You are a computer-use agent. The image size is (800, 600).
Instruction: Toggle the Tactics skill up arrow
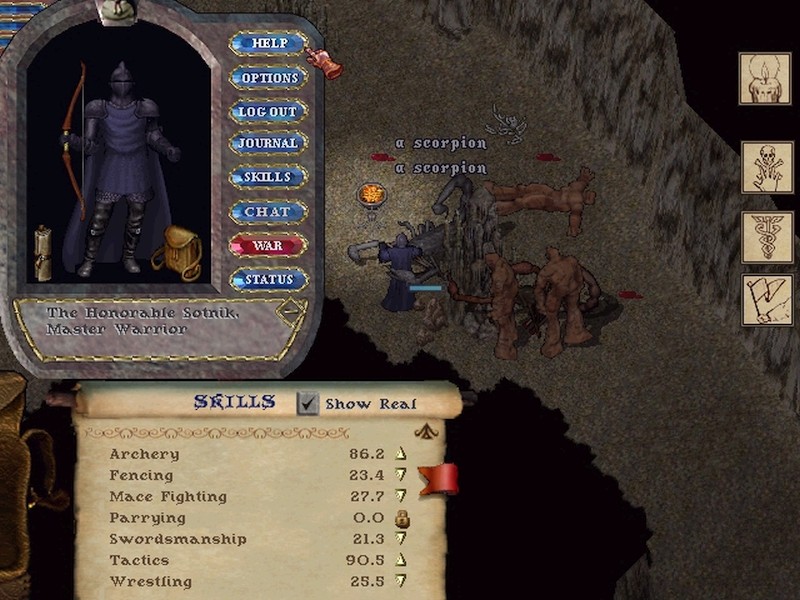[x=402, y=560]
